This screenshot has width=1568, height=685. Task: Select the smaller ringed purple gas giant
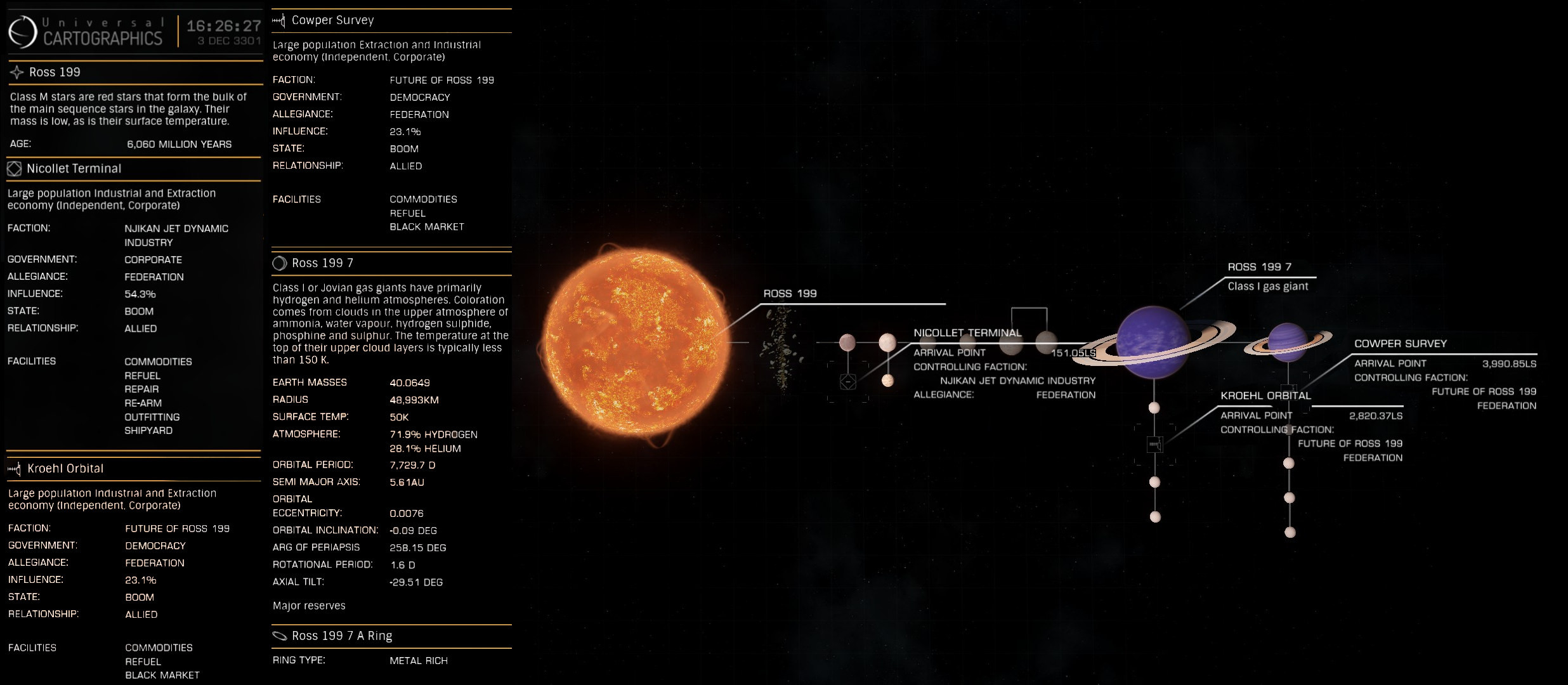1288,342
